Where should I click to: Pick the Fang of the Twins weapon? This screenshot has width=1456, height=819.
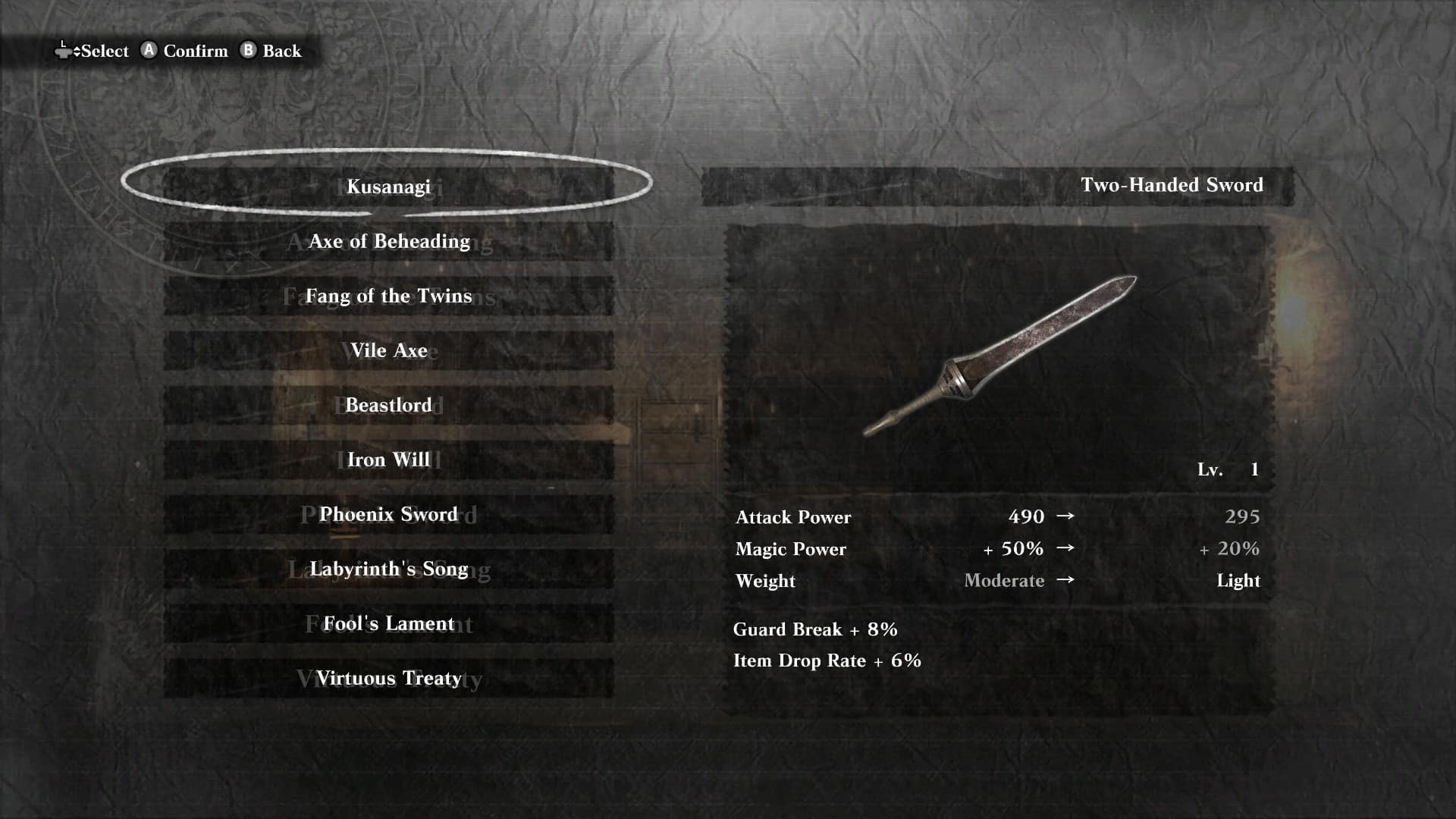(388, 296)
